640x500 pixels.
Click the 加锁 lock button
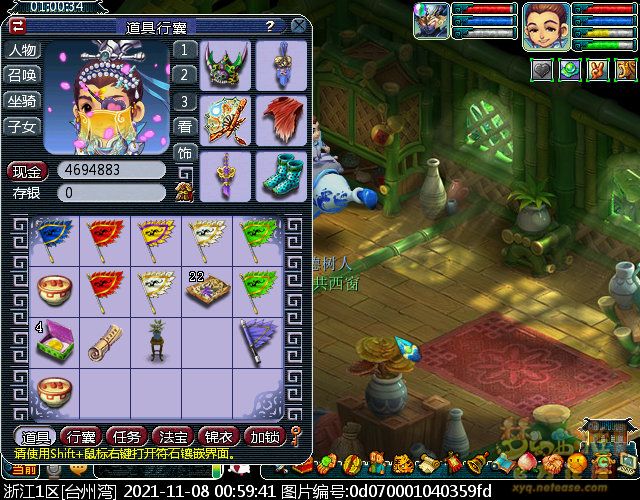264,436
